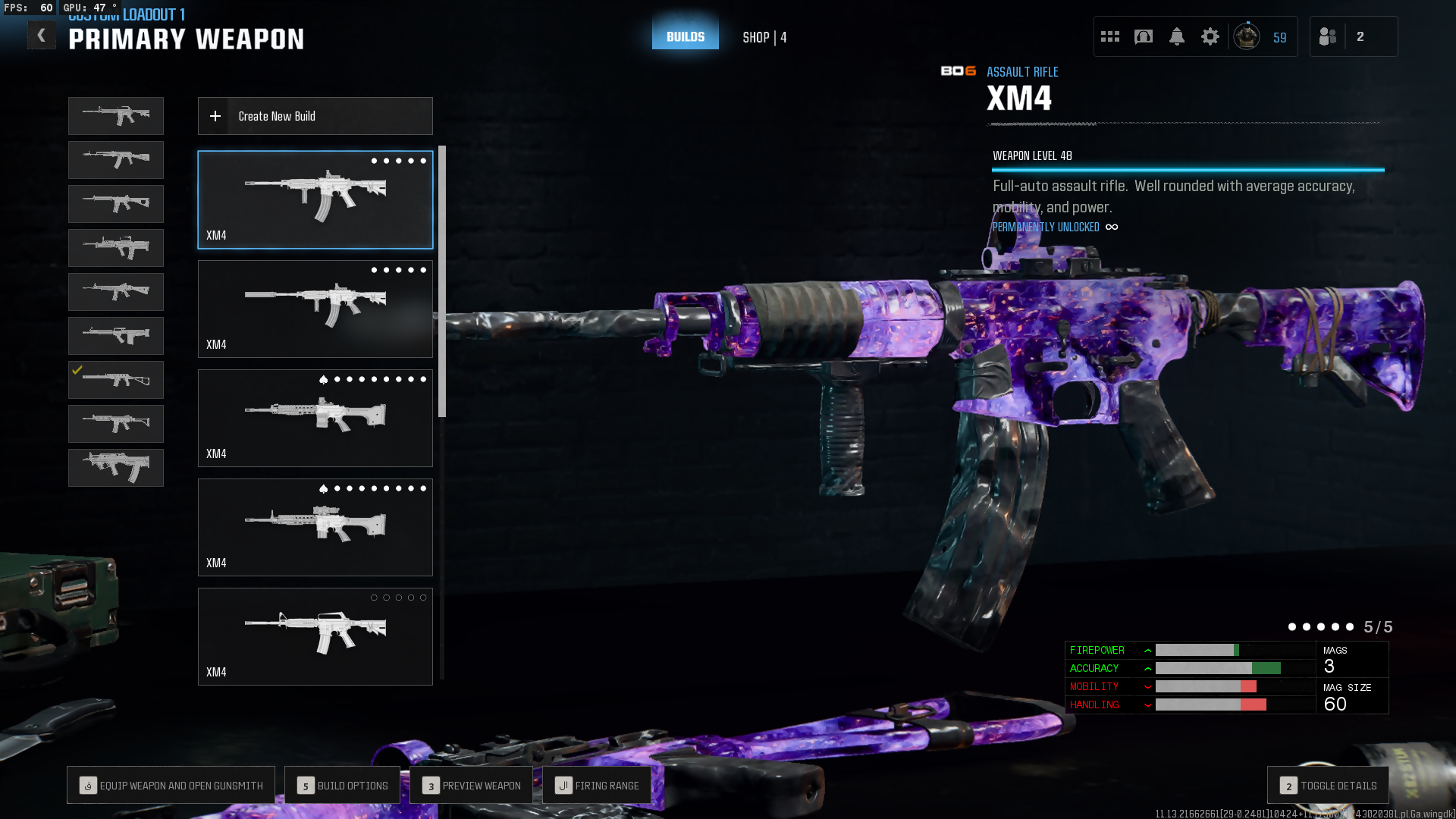Screen dimensions: 1456x819
Task: Go back using the arrow beside Primary Weapon
Action: tap(42, 36)
